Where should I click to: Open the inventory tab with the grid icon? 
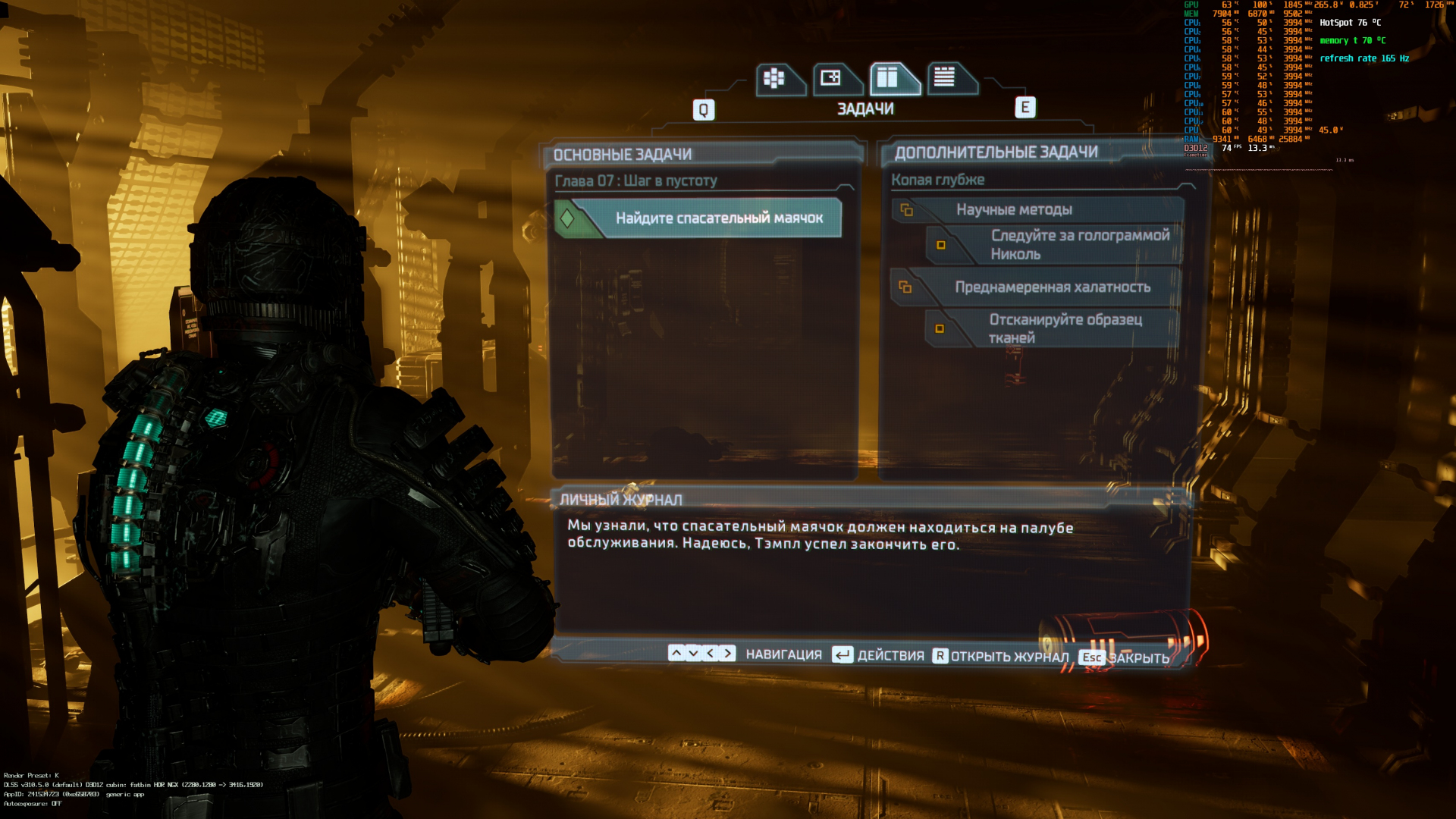(x=775, y=79)
